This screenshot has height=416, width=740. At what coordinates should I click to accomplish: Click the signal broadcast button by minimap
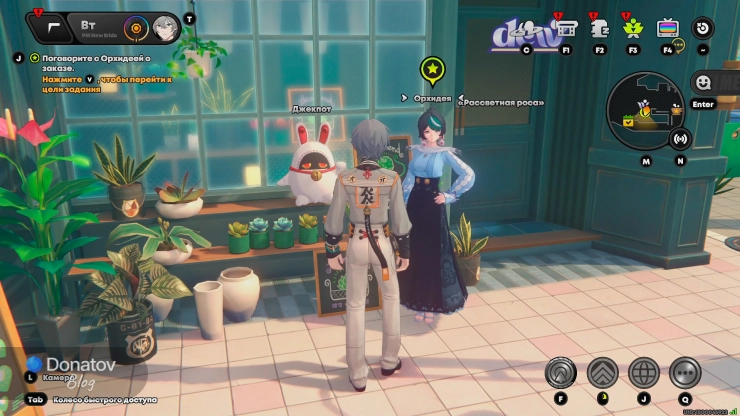click(x=681, y=139)
